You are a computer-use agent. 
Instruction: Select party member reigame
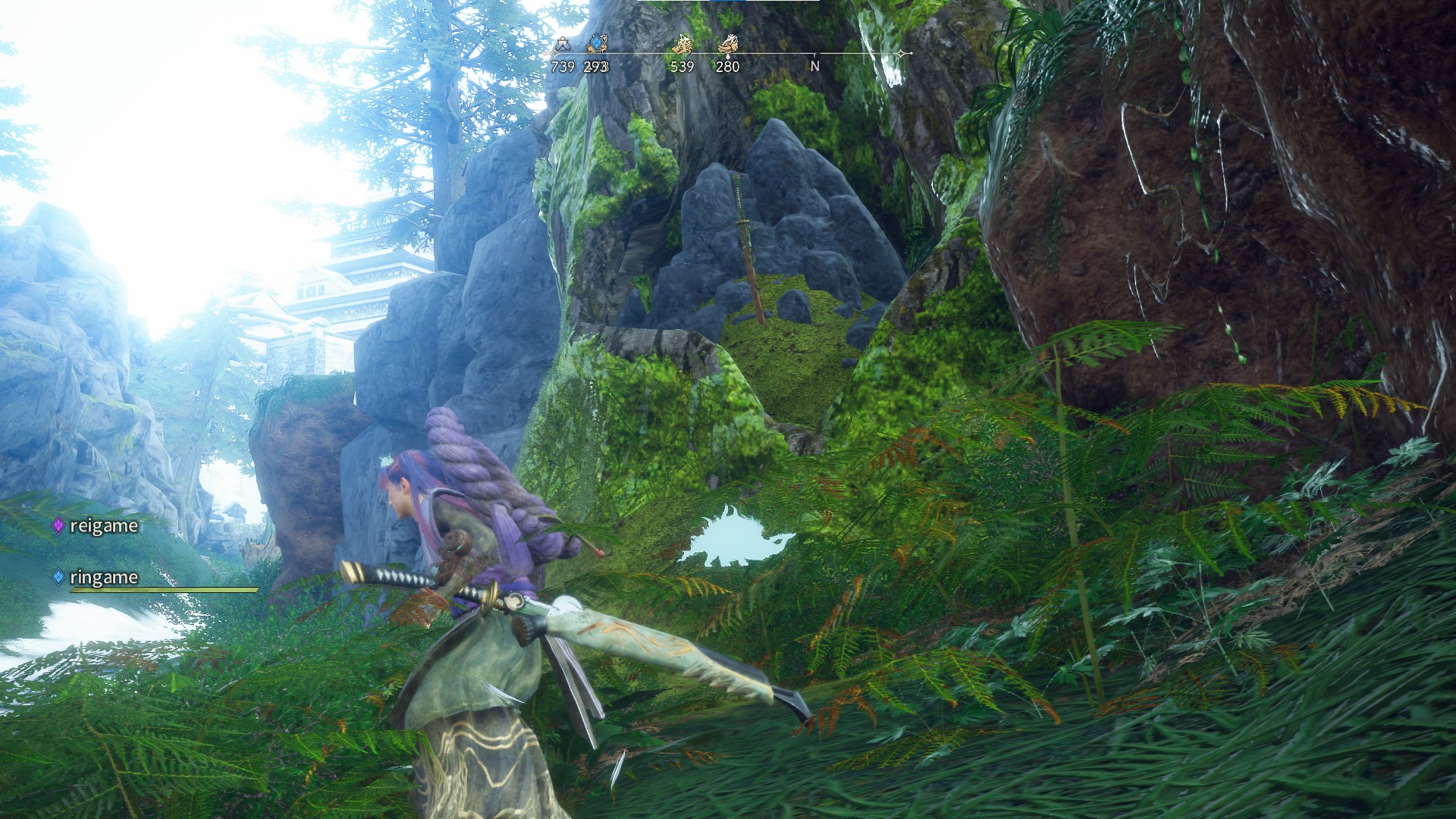click(x=103, y=526)
